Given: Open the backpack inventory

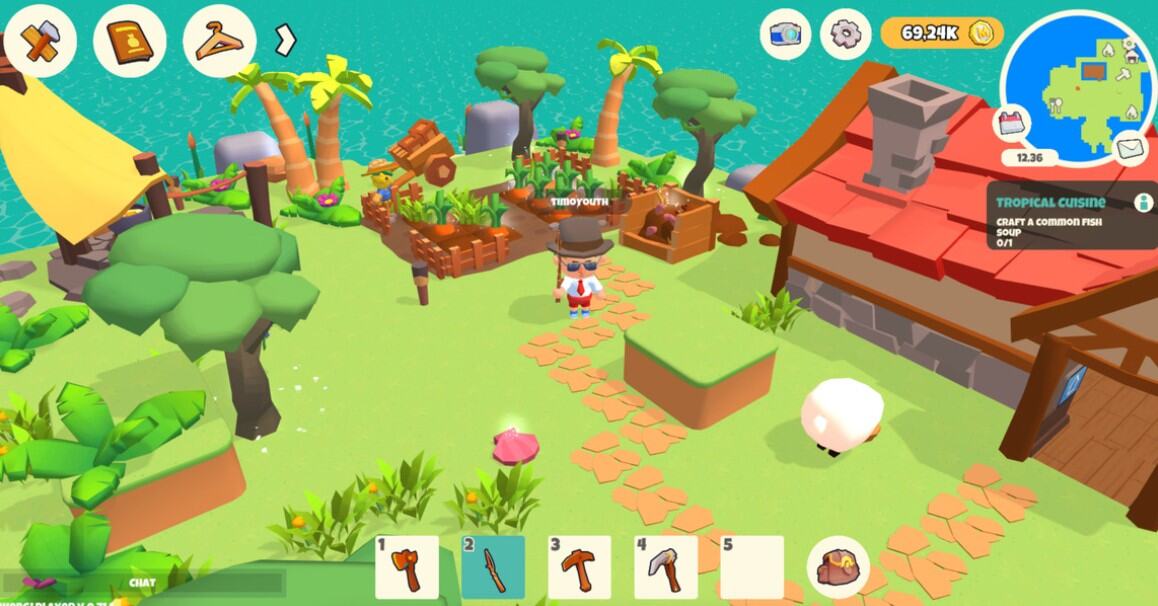Looking at the screenshot, I should 837,567.
